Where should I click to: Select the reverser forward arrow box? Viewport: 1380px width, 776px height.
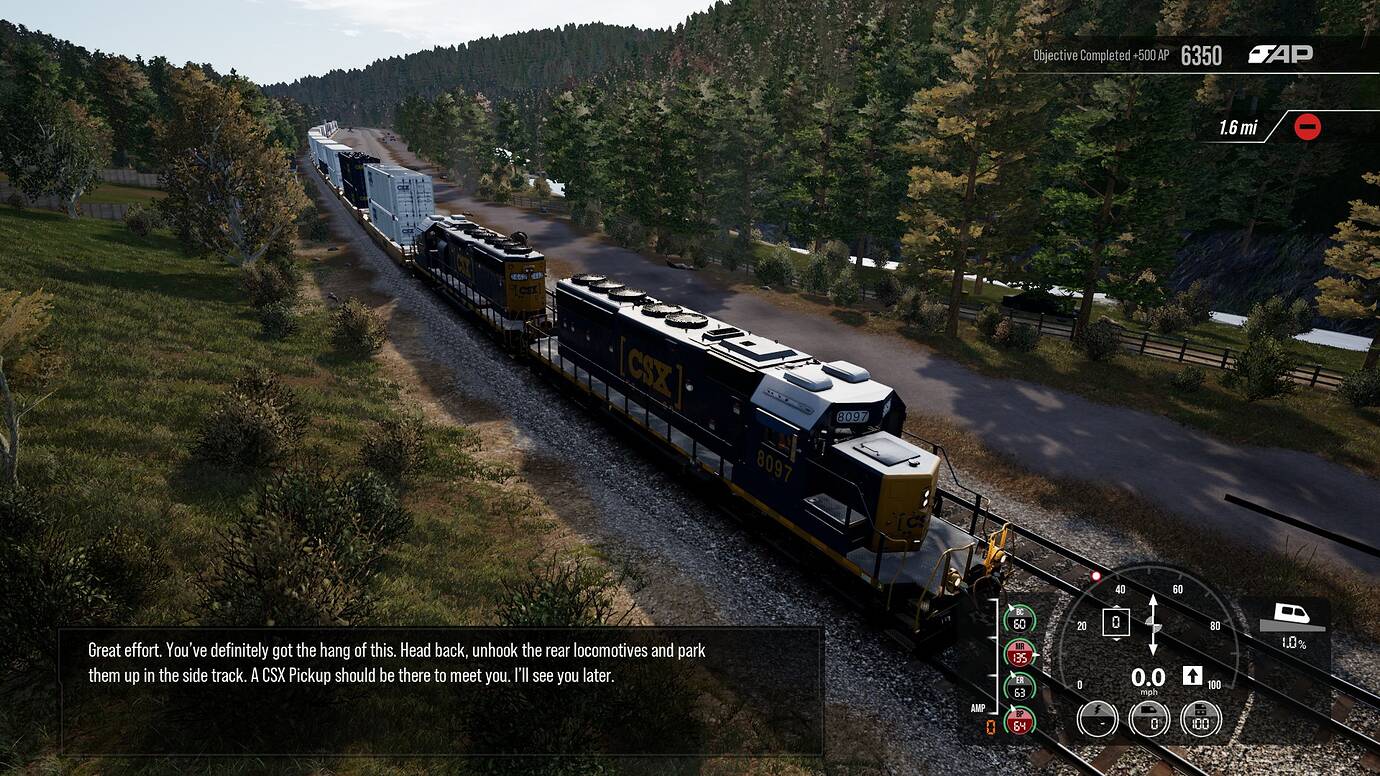click(x=1192, y=676)
